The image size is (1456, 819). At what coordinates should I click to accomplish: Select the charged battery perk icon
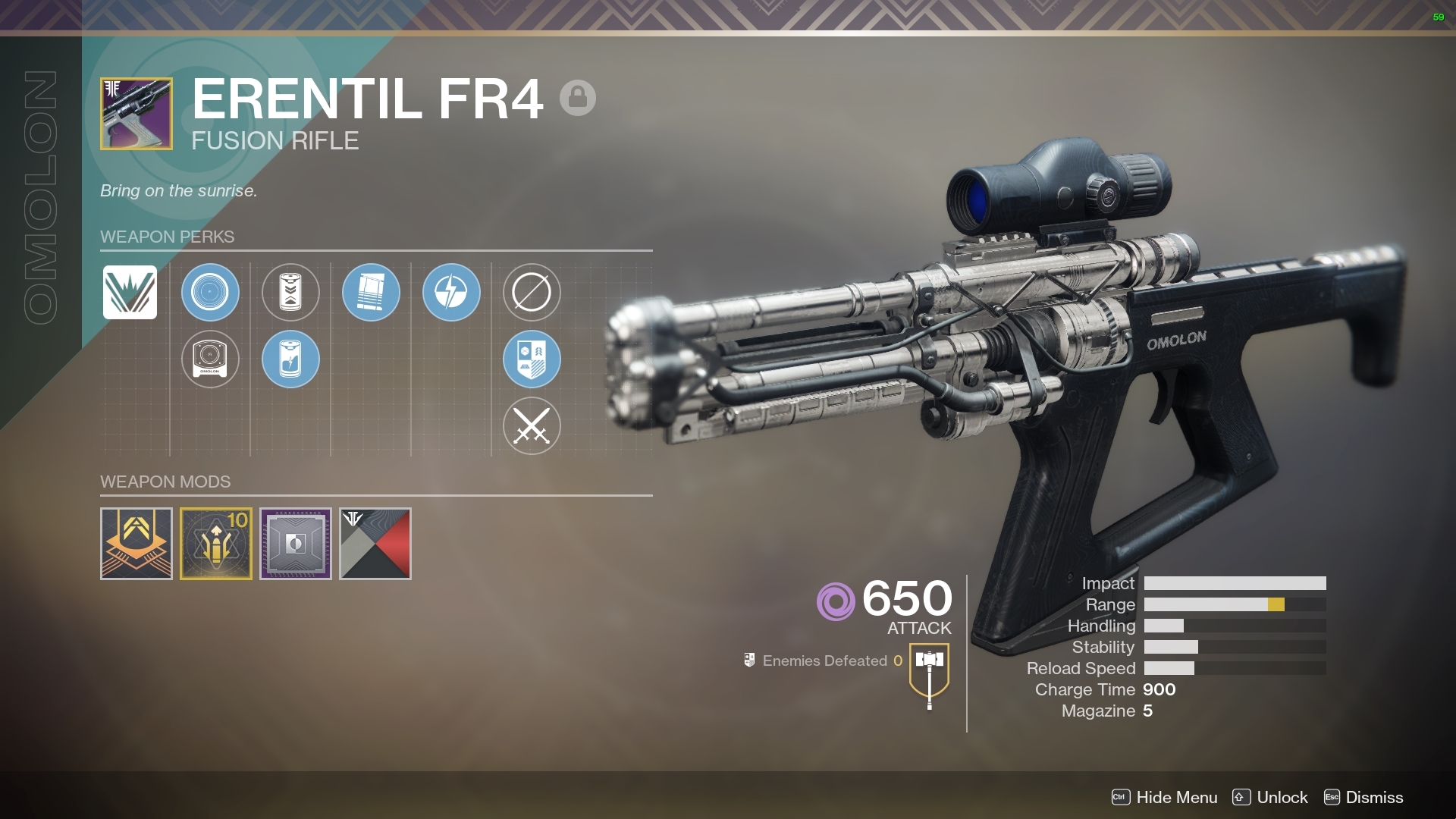coord(290,359)
